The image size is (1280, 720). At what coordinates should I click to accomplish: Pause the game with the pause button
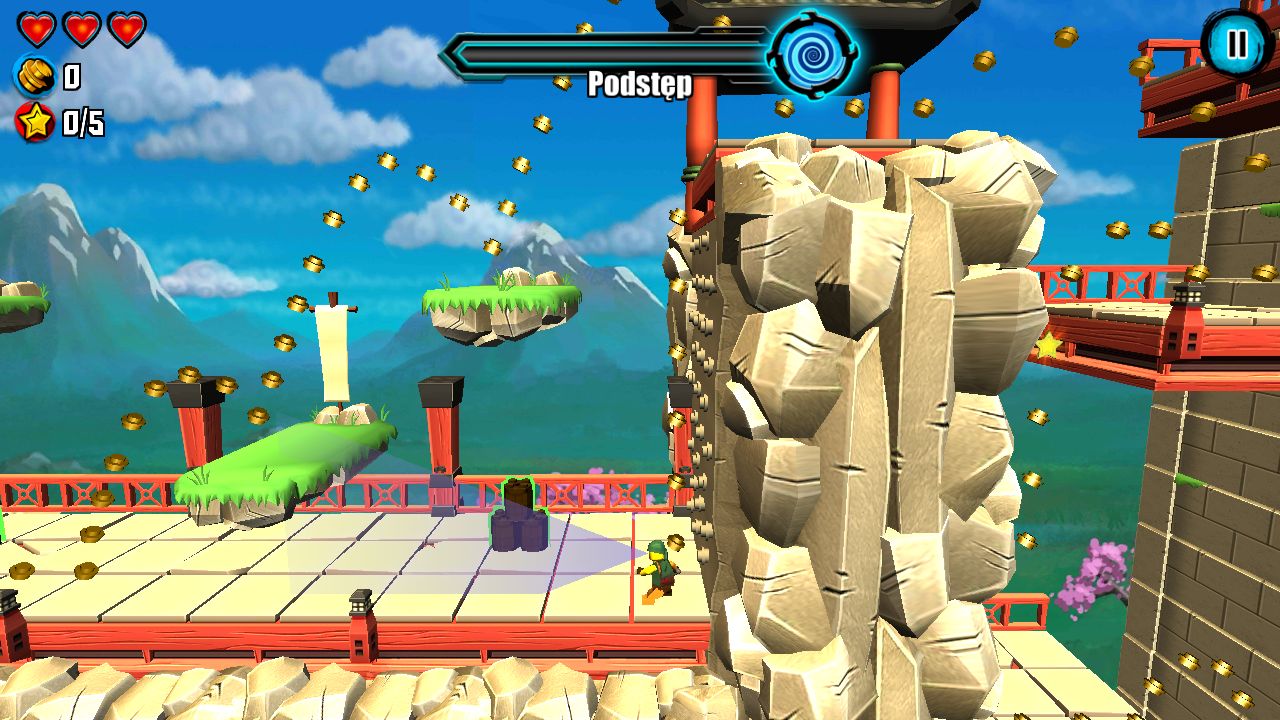pyautogui.click(x=1237, y=43)
